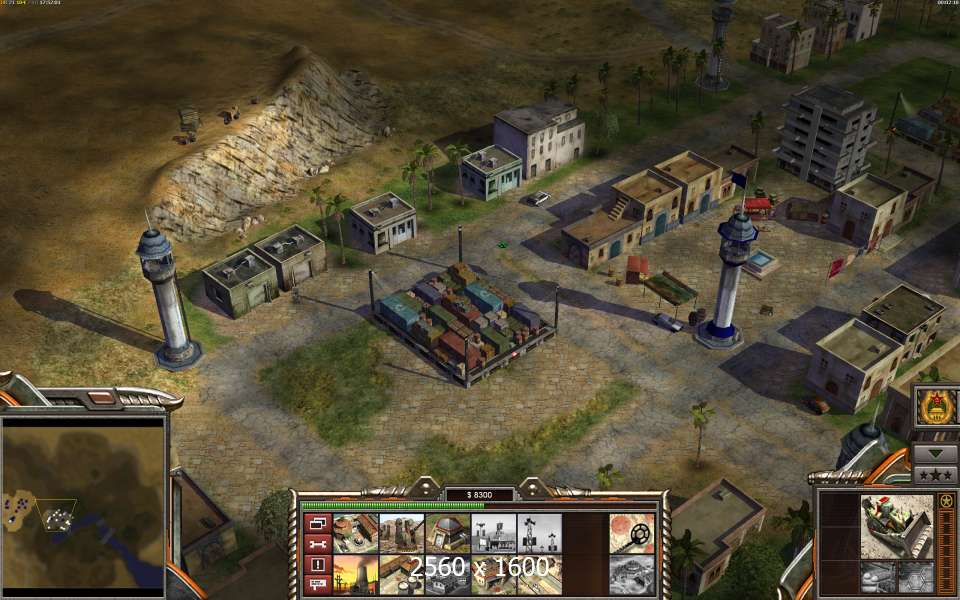Viewport: 960px width, 600px height.
Task: Select the Command Center build icon
Action: 355,533
